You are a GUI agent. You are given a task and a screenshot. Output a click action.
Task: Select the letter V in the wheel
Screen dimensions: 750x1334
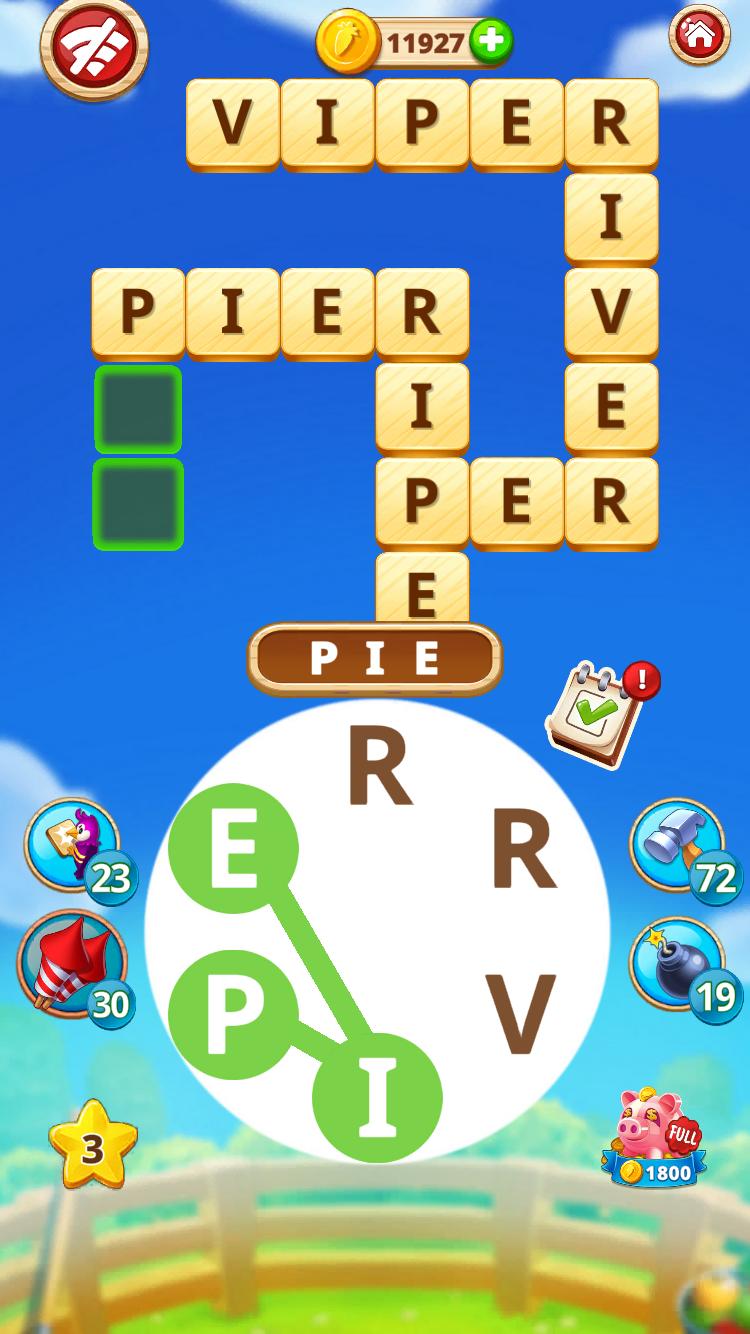[520, 1015]
